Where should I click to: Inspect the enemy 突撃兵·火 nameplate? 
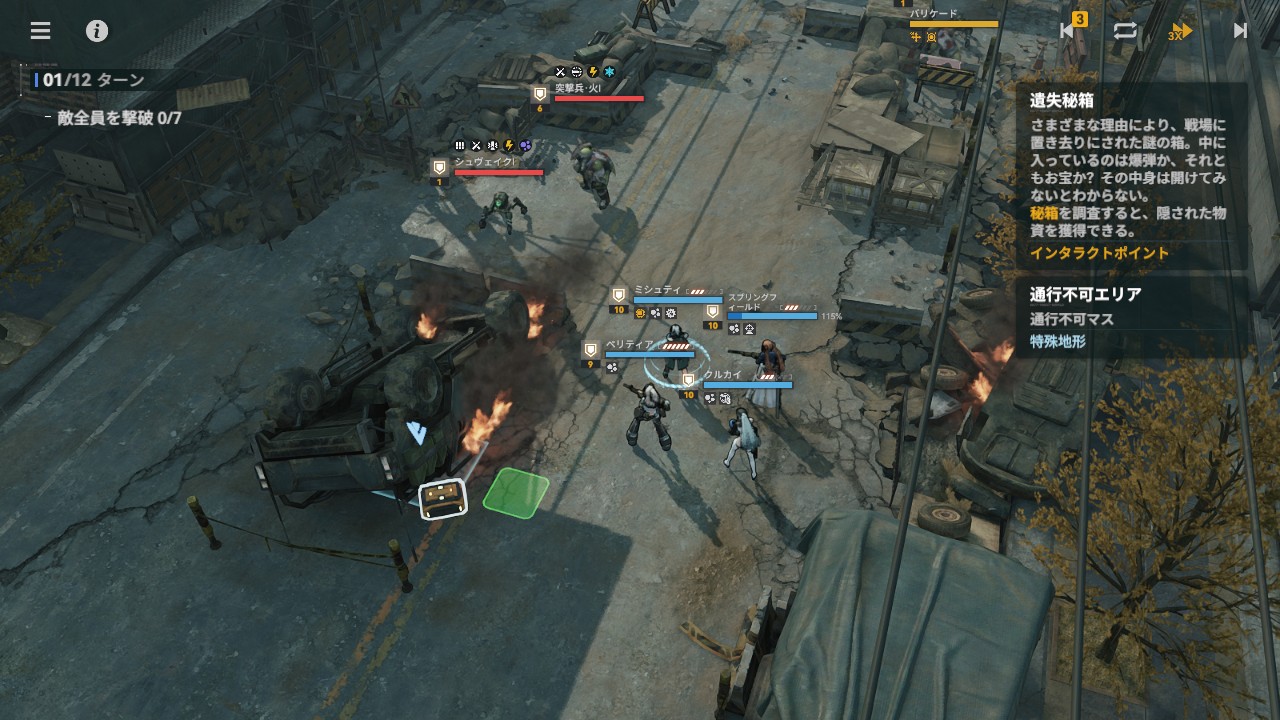(579, 88)
